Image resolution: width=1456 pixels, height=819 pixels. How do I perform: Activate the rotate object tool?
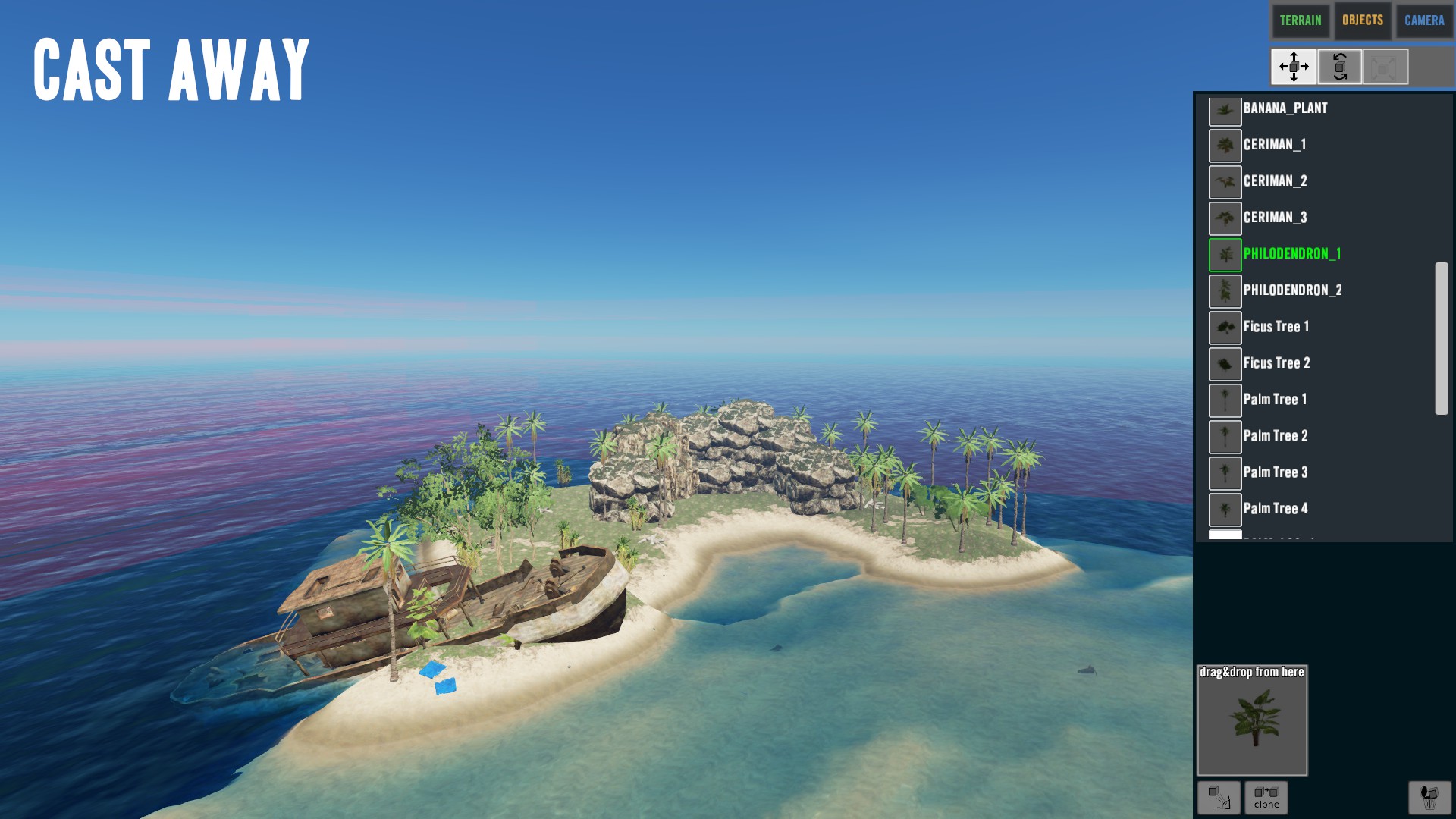coord(1340,67)
